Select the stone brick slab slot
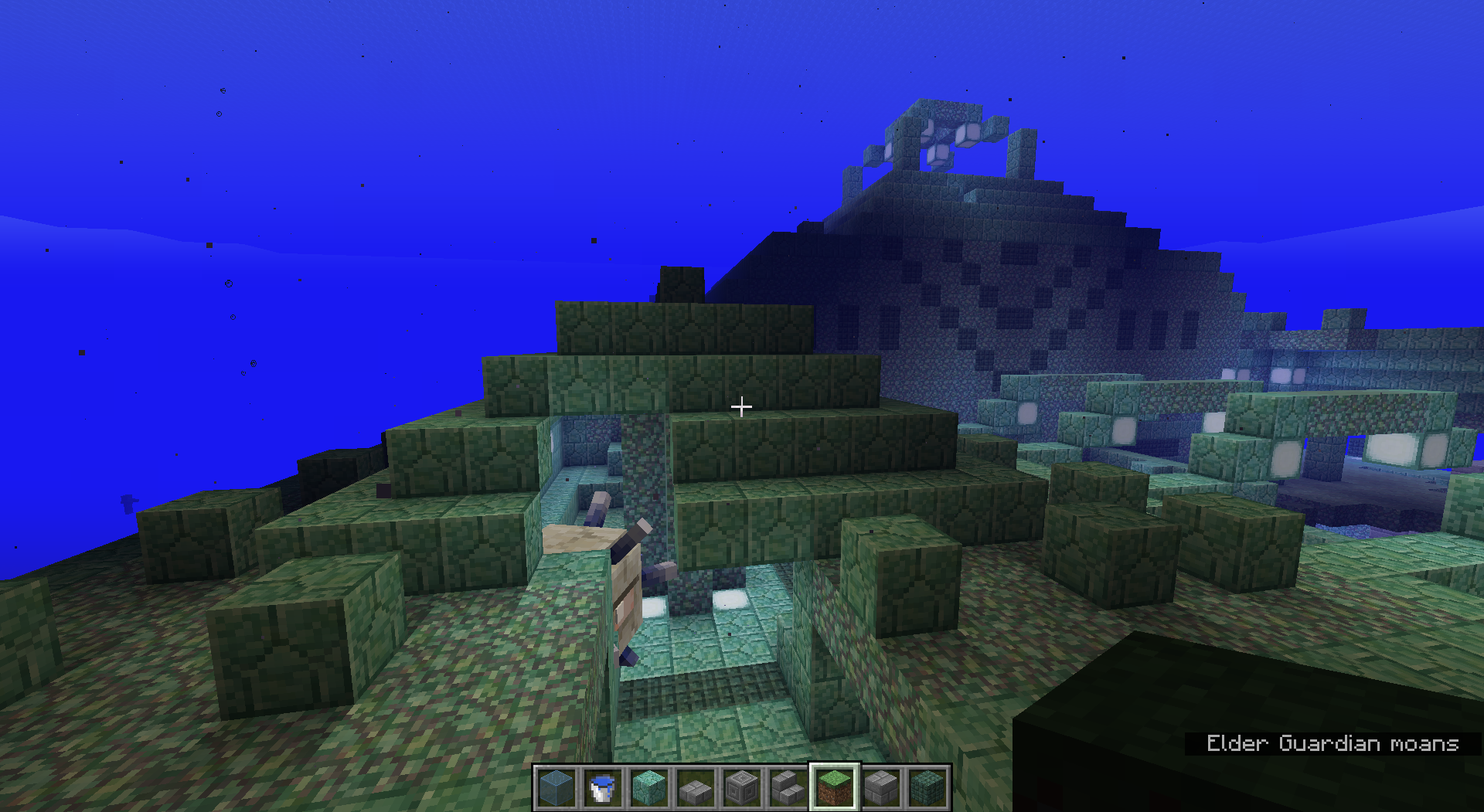Screen dimensions: 1484x812 696,787
